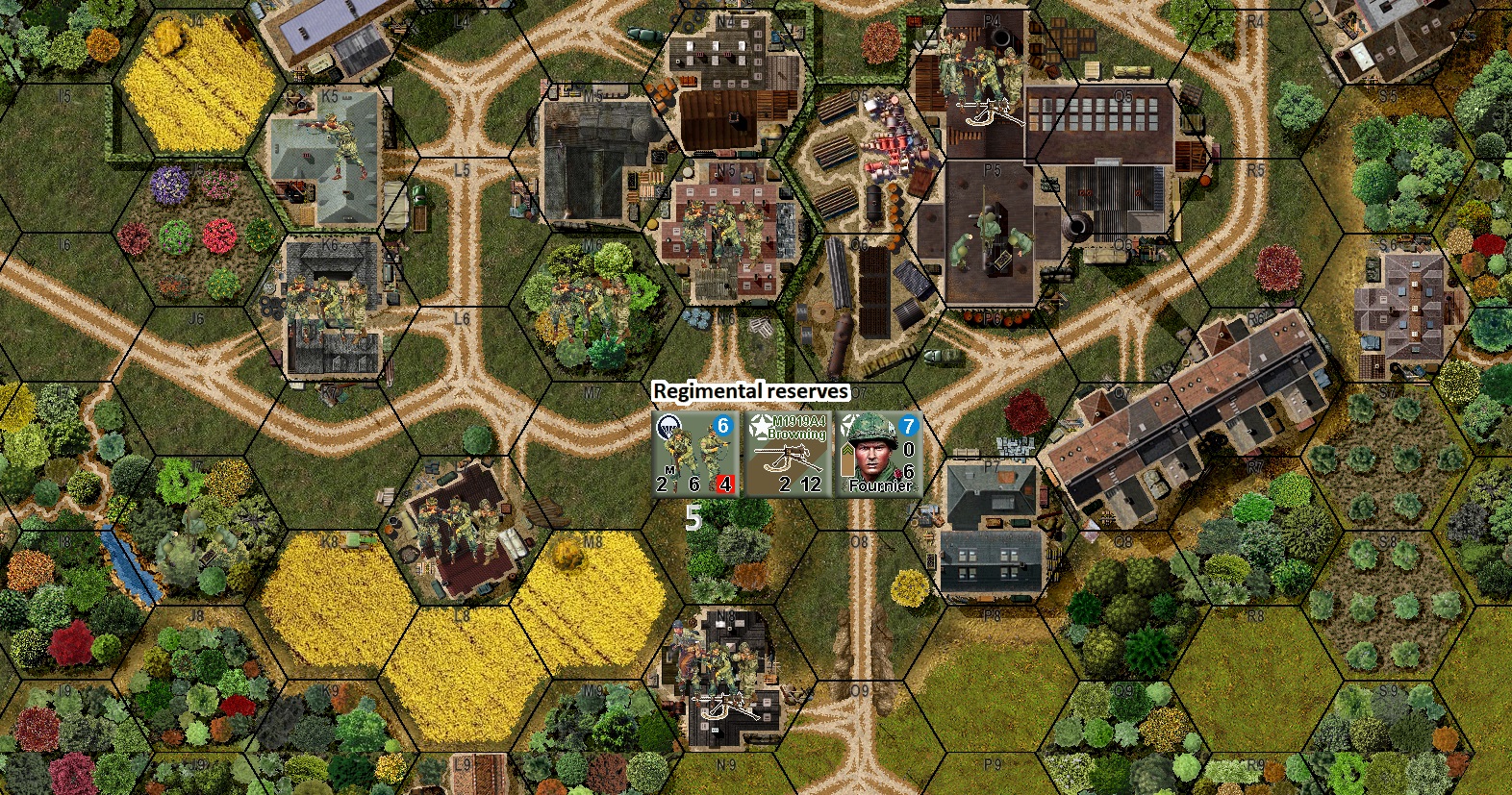
Task: Select leader Fournier's portrait counter
Action: (x=877, y=453)
